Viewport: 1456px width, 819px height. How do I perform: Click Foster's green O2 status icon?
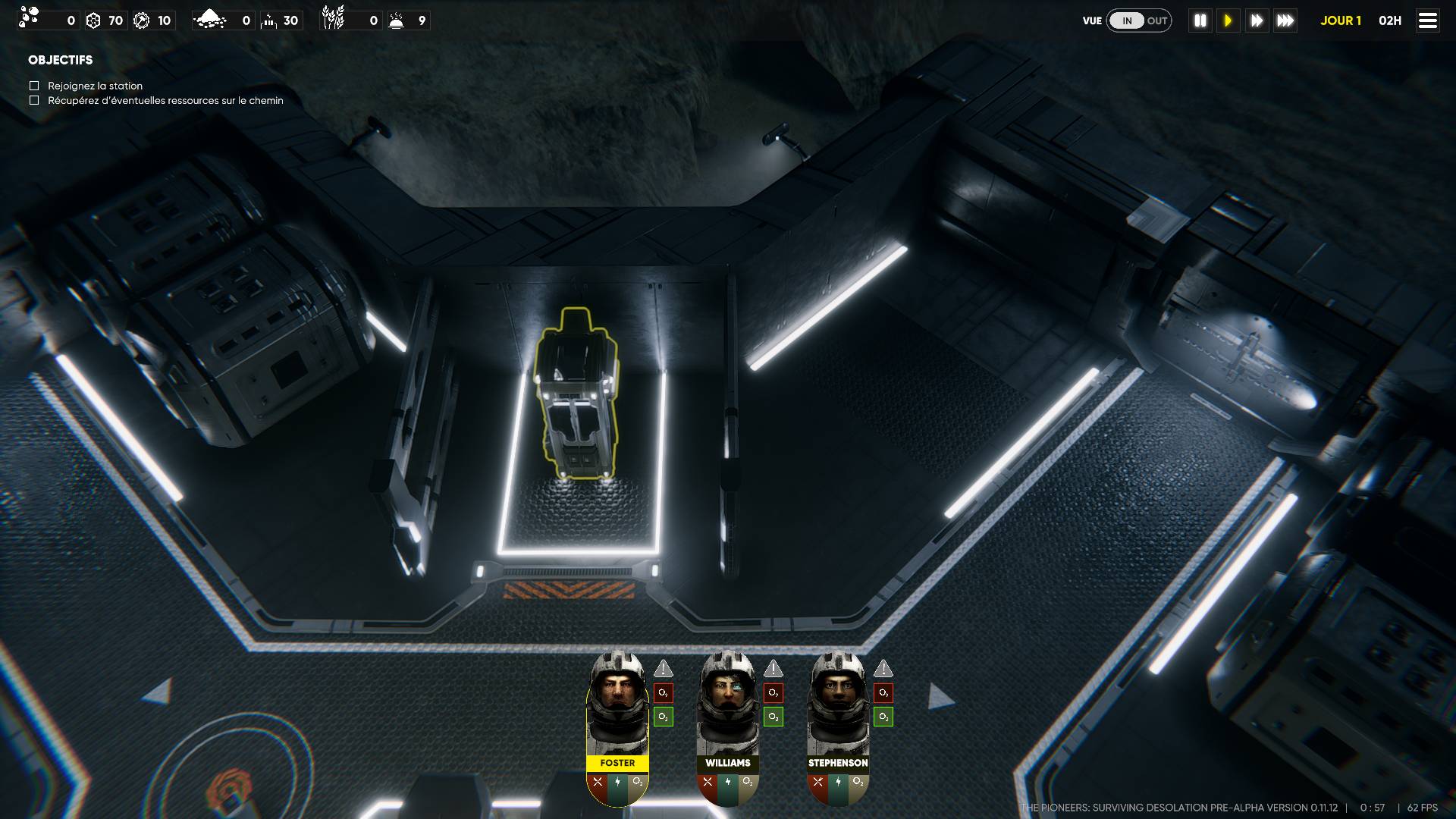(x=664, y=717)
